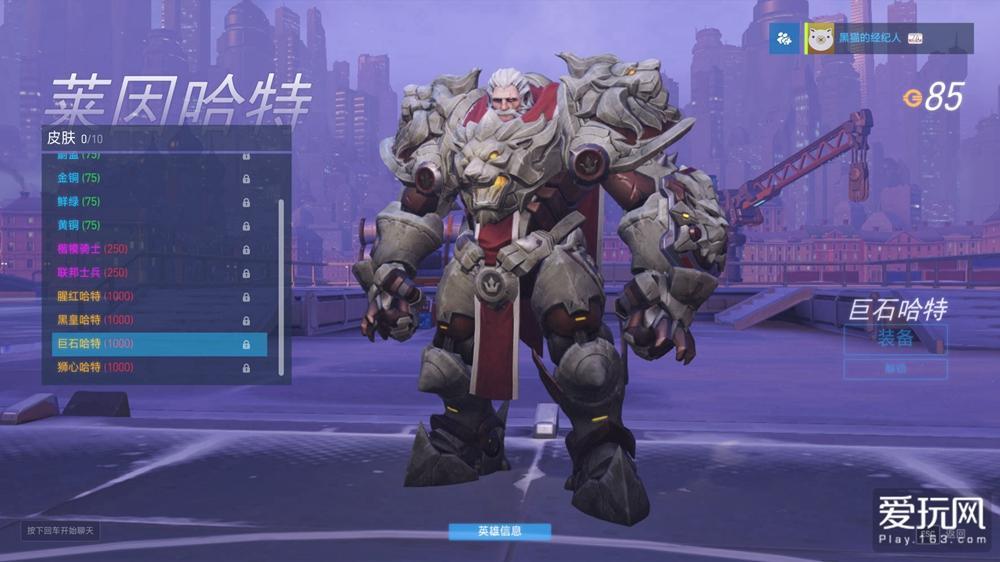1000x562 pixels.
Task: Select the 联邦士兵 skin
Action: coord(150,273)
